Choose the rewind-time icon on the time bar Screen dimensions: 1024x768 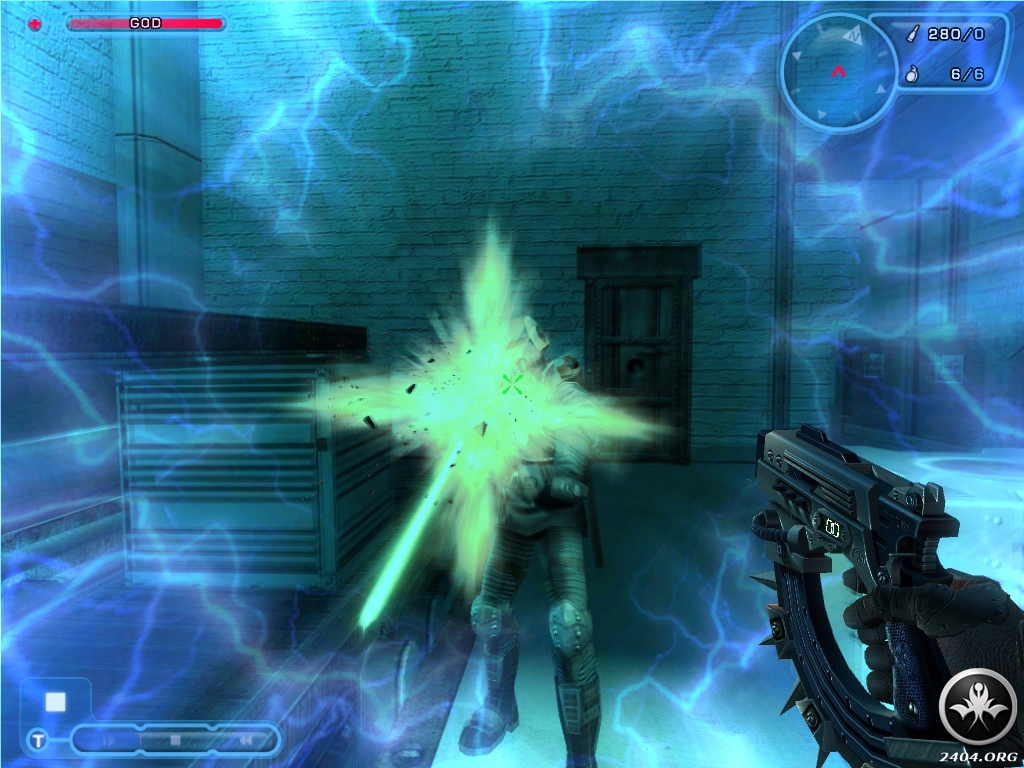pyautogui.click(x=243, y=741)
